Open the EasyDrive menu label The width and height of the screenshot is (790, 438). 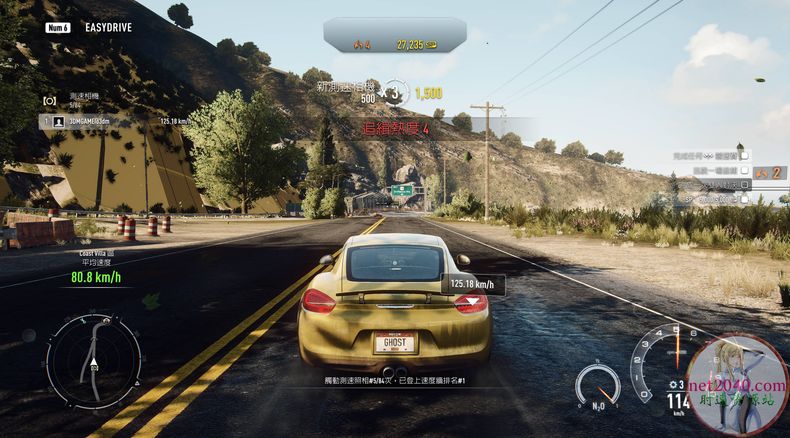point(110,28)
